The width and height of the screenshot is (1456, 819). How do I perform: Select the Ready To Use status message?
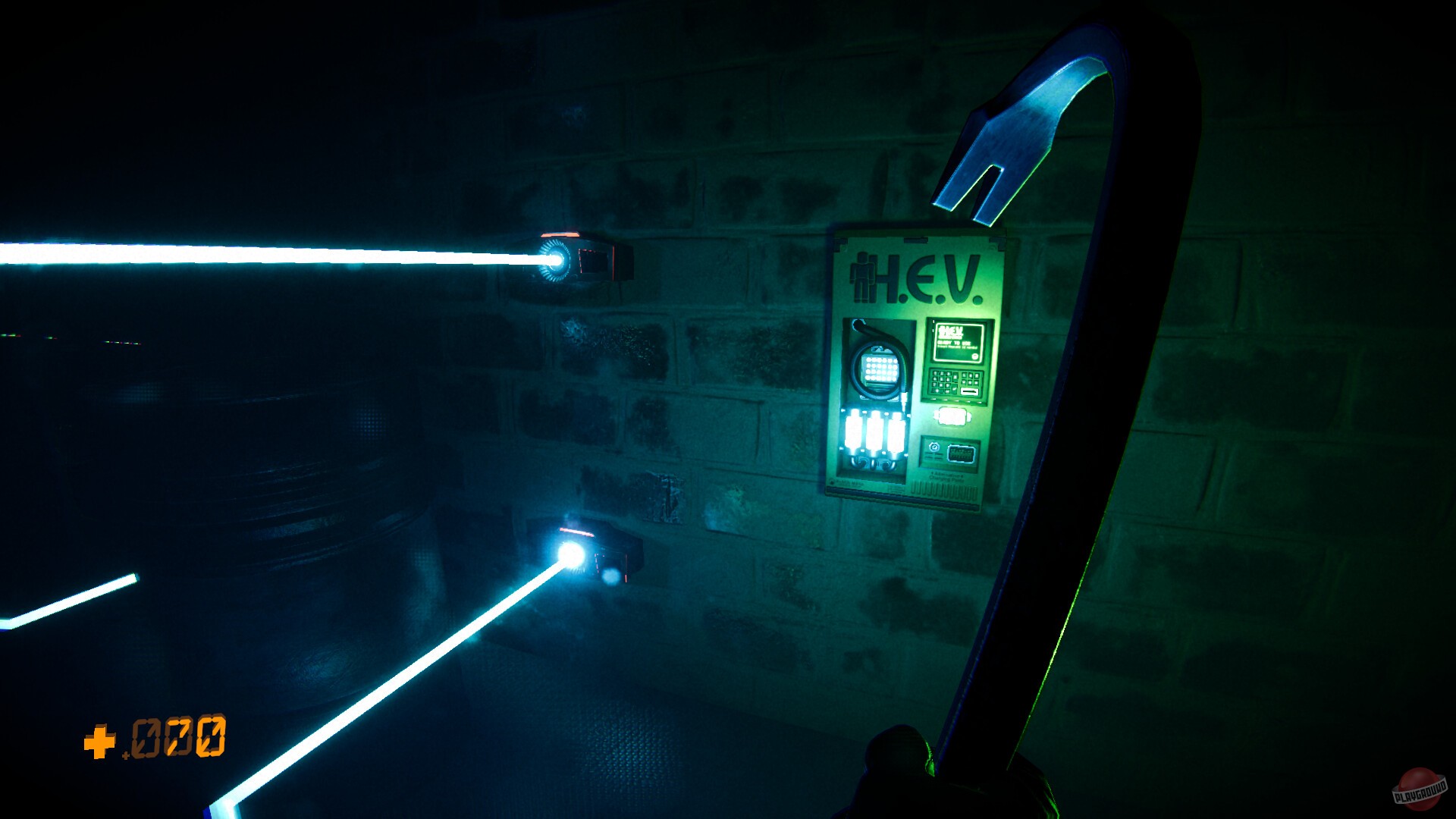tap(953, 342)
